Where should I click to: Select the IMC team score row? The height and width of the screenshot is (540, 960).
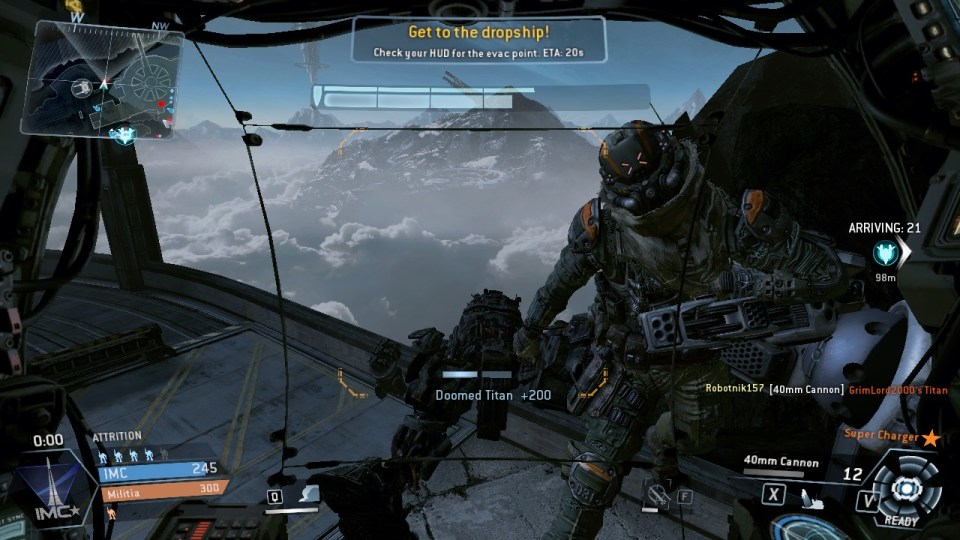(x=162, y=468)
